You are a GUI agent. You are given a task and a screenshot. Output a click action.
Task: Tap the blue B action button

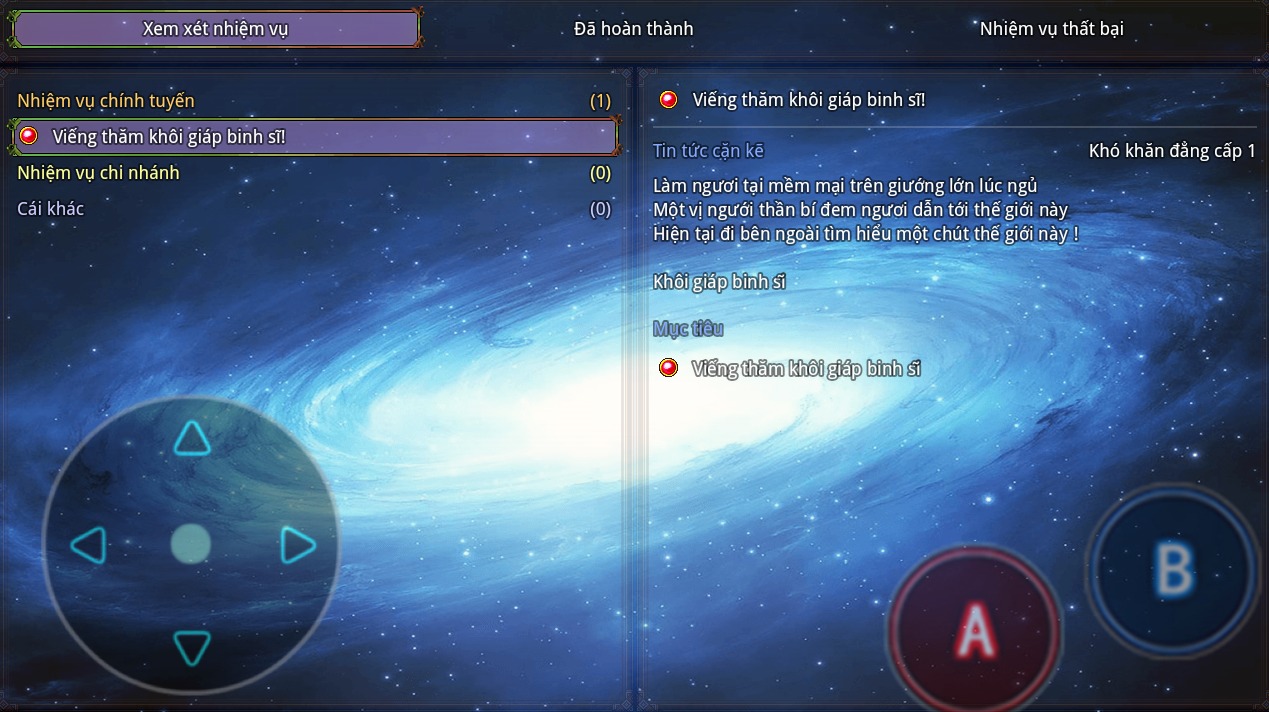[x=1173, y=569]
